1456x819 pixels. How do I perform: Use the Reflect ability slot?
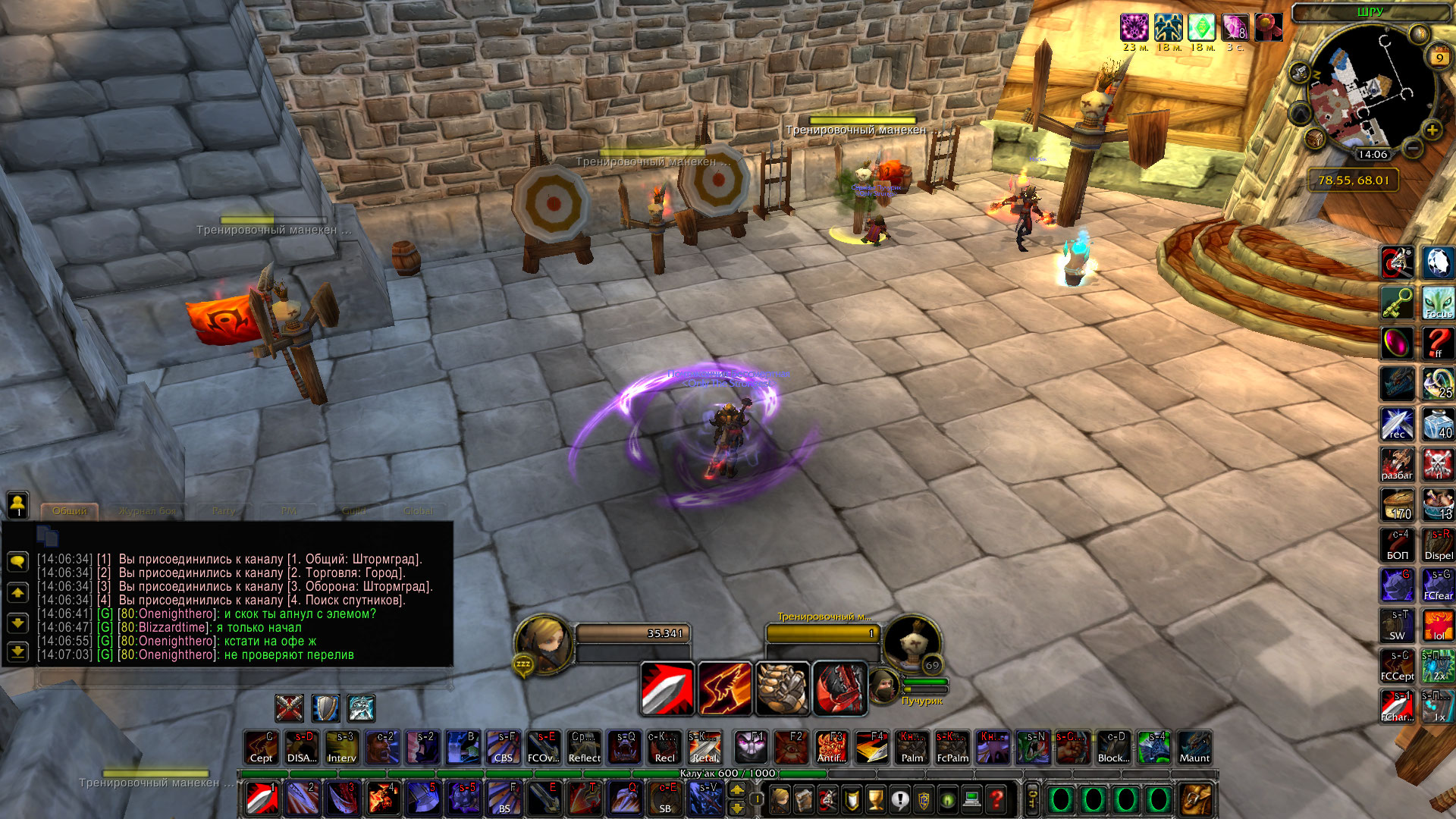[x=584, y=748]
